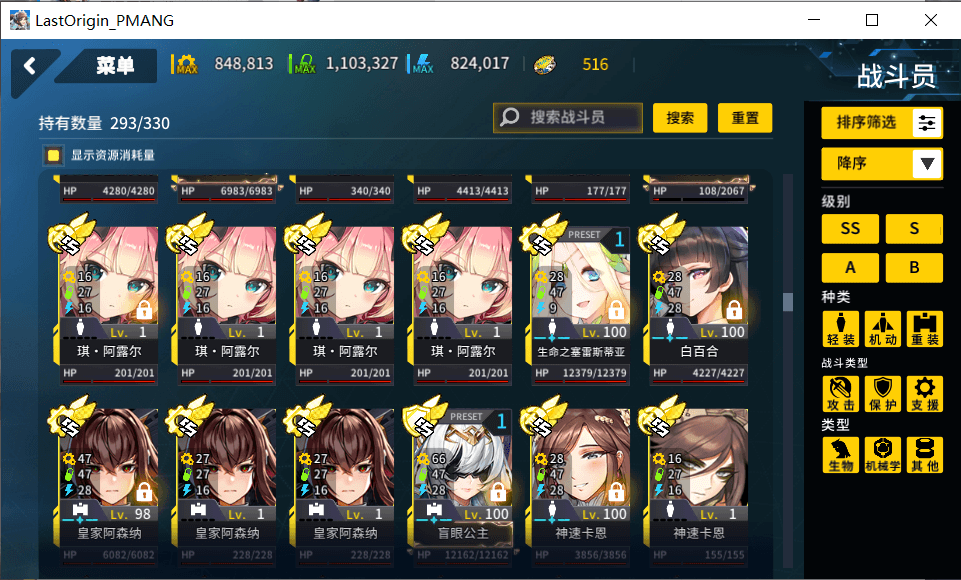Select the 轻装 light type filter
961x580 pixels.
840,330
